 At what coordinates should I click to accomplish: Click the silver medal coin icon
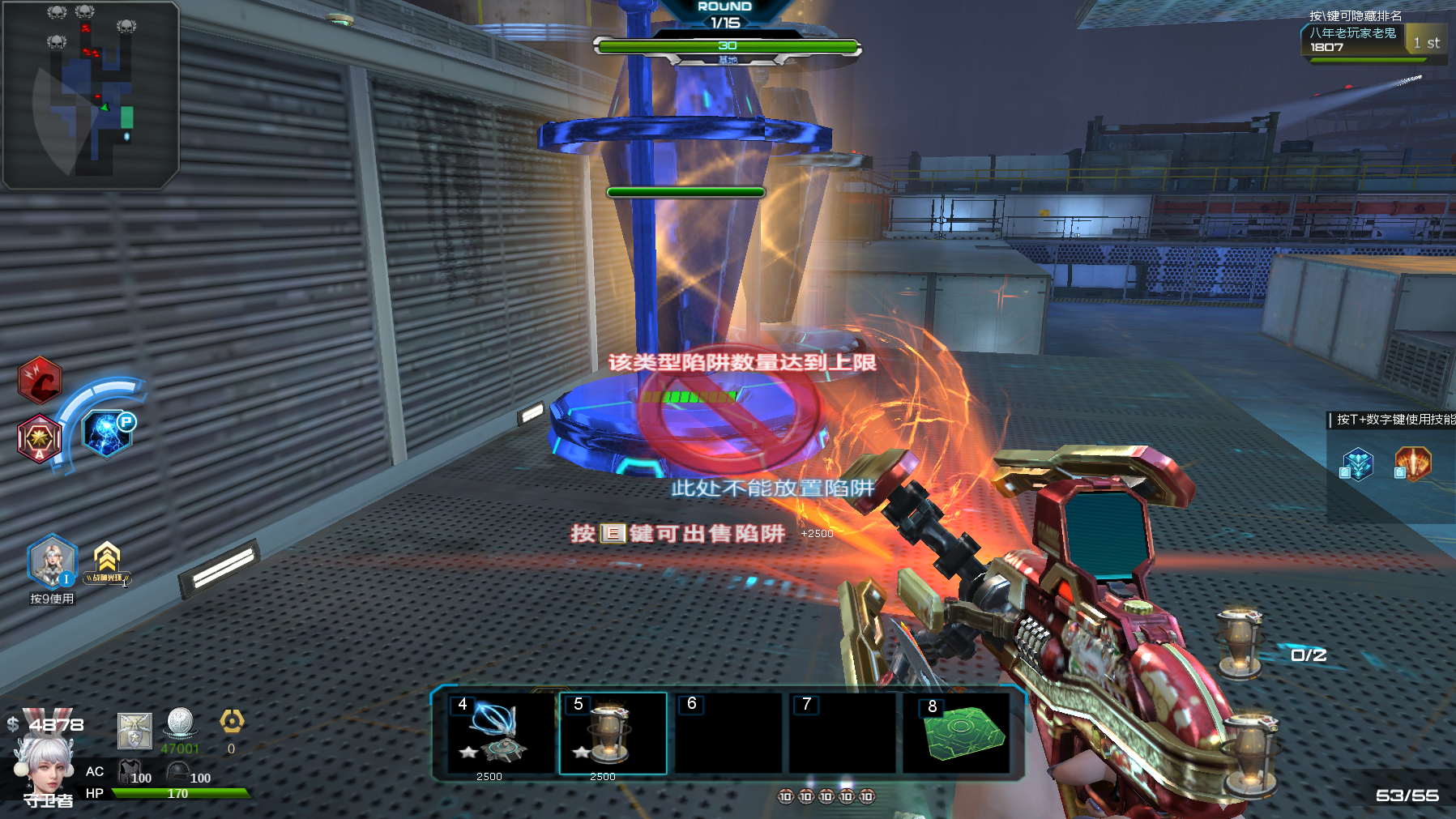(180, 723)
